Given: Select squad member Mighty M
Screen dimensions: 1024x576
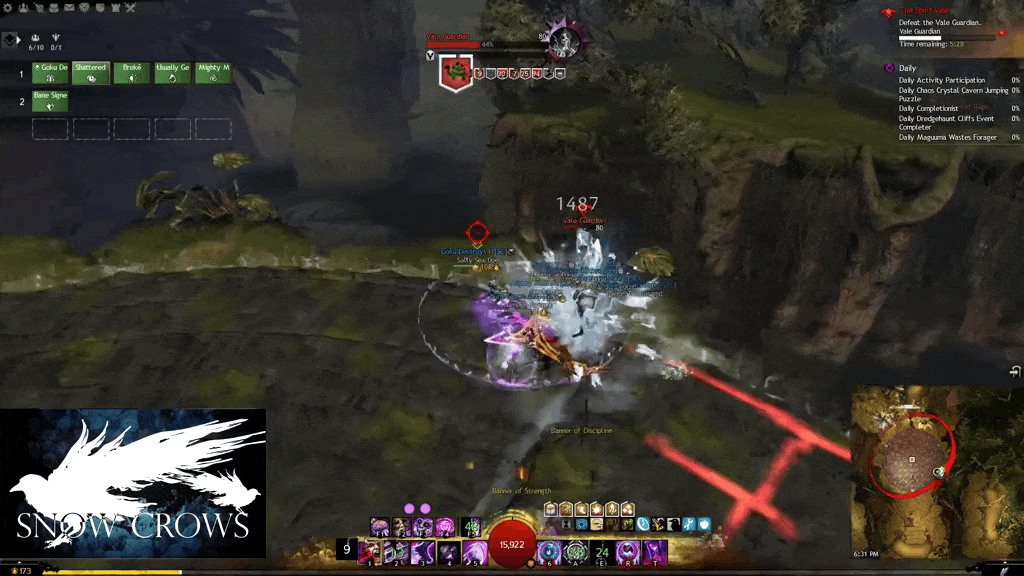Looking at the screenshot, I should pos(213,73).
